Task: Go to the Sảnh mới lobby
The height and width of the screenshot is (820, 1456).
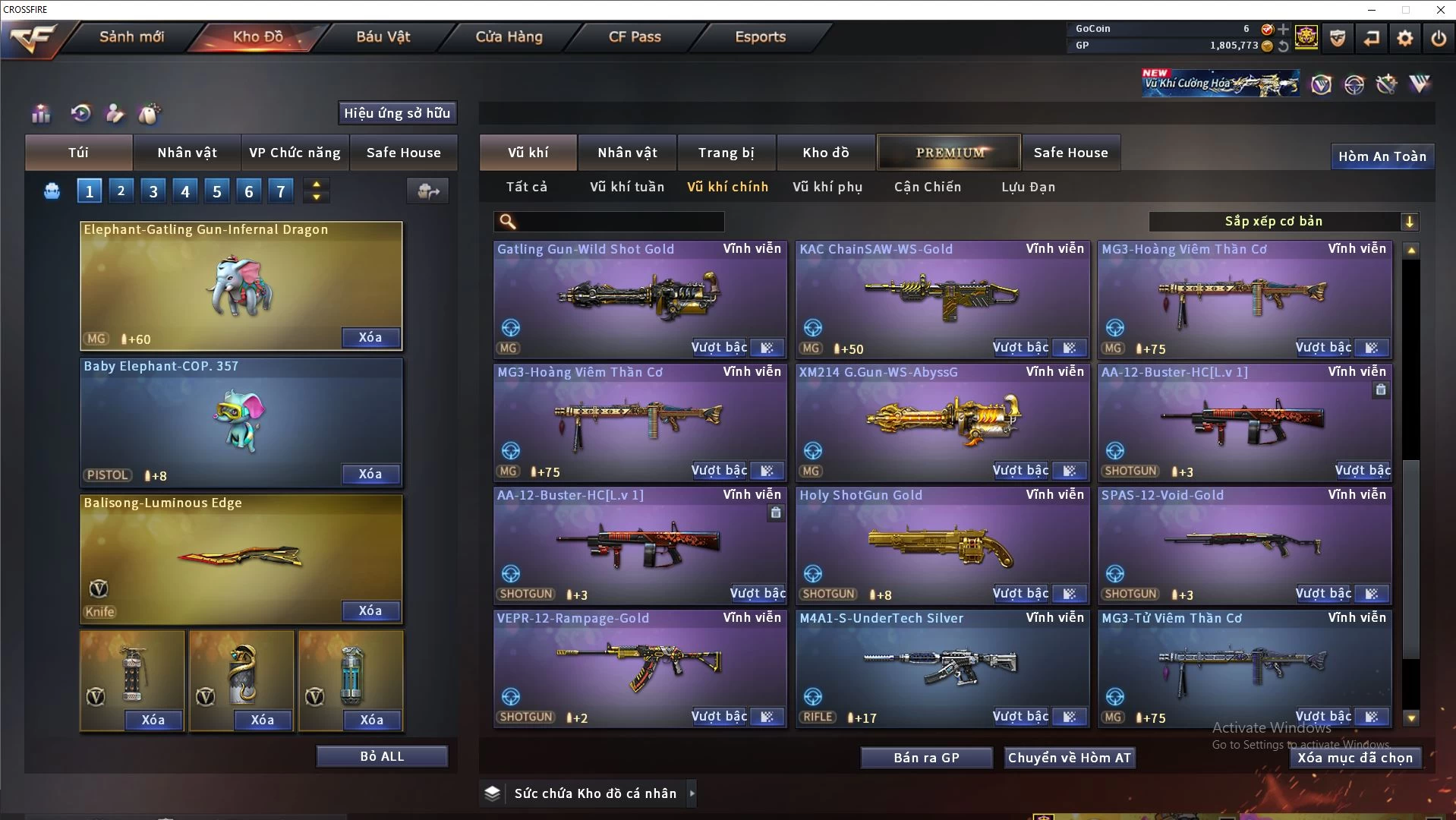Action: coord(131,36)
